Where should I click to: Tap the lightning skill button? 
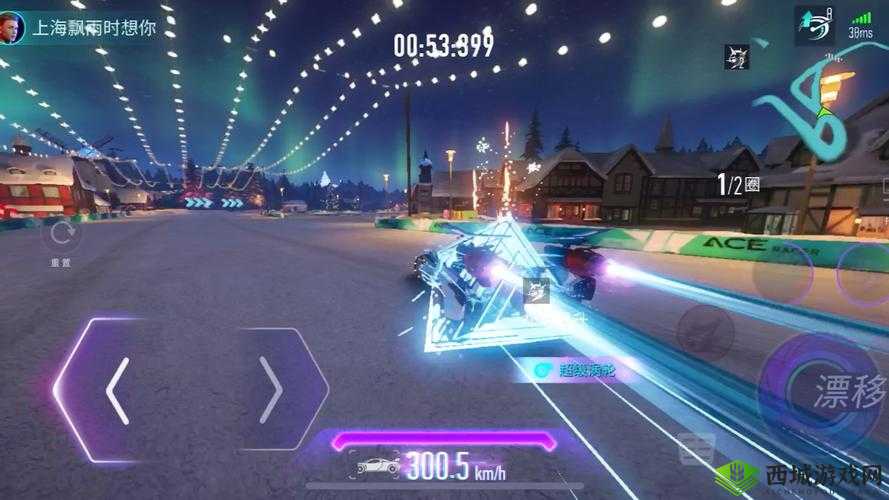tap(708, 329)
